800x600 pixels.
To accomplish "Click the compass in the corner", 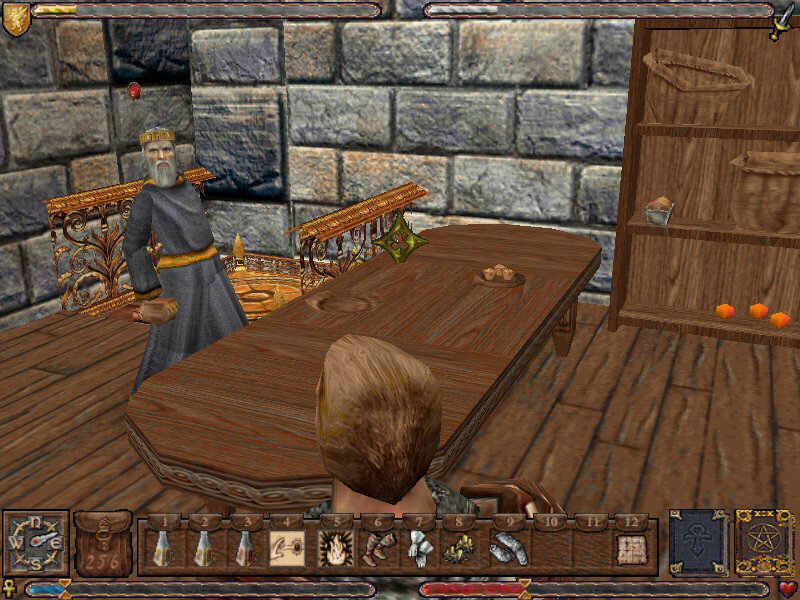I will pyautogui.click(x=36, y=543).
